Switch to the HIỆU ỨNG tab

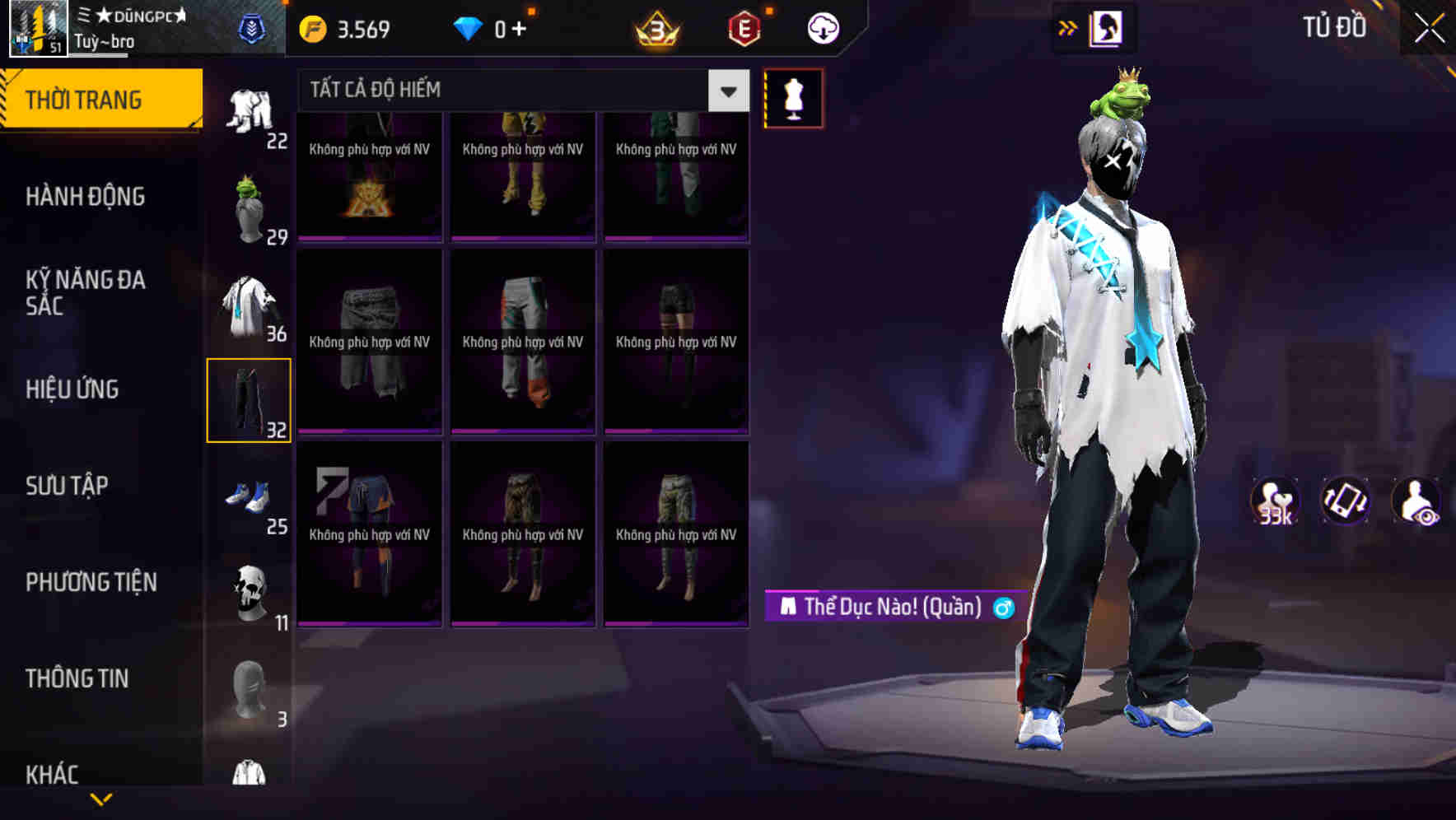tap(74, 389)
